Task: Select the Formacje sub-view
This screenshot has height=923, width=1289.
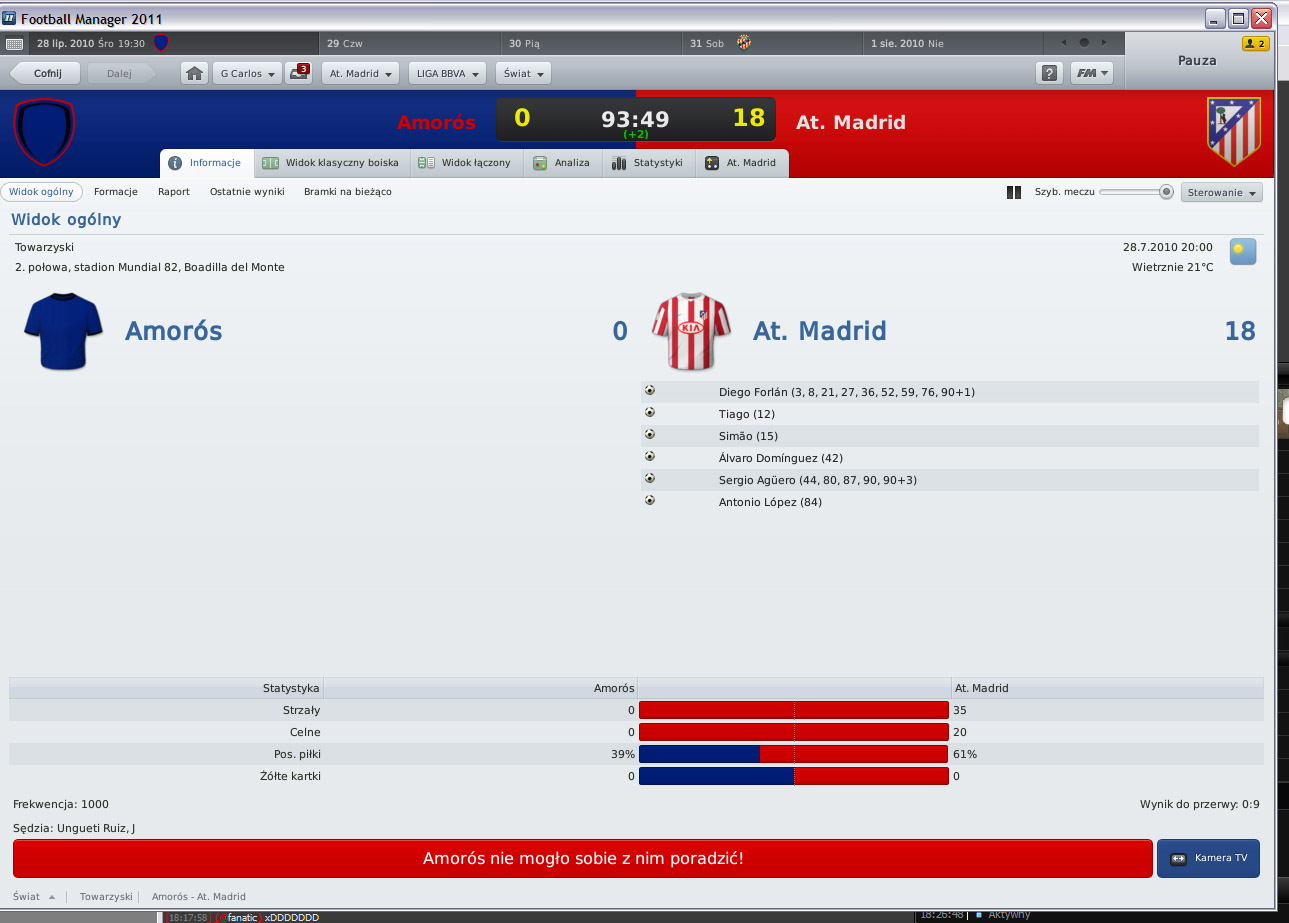Action: pyautogui.click(x=116, y=192)
